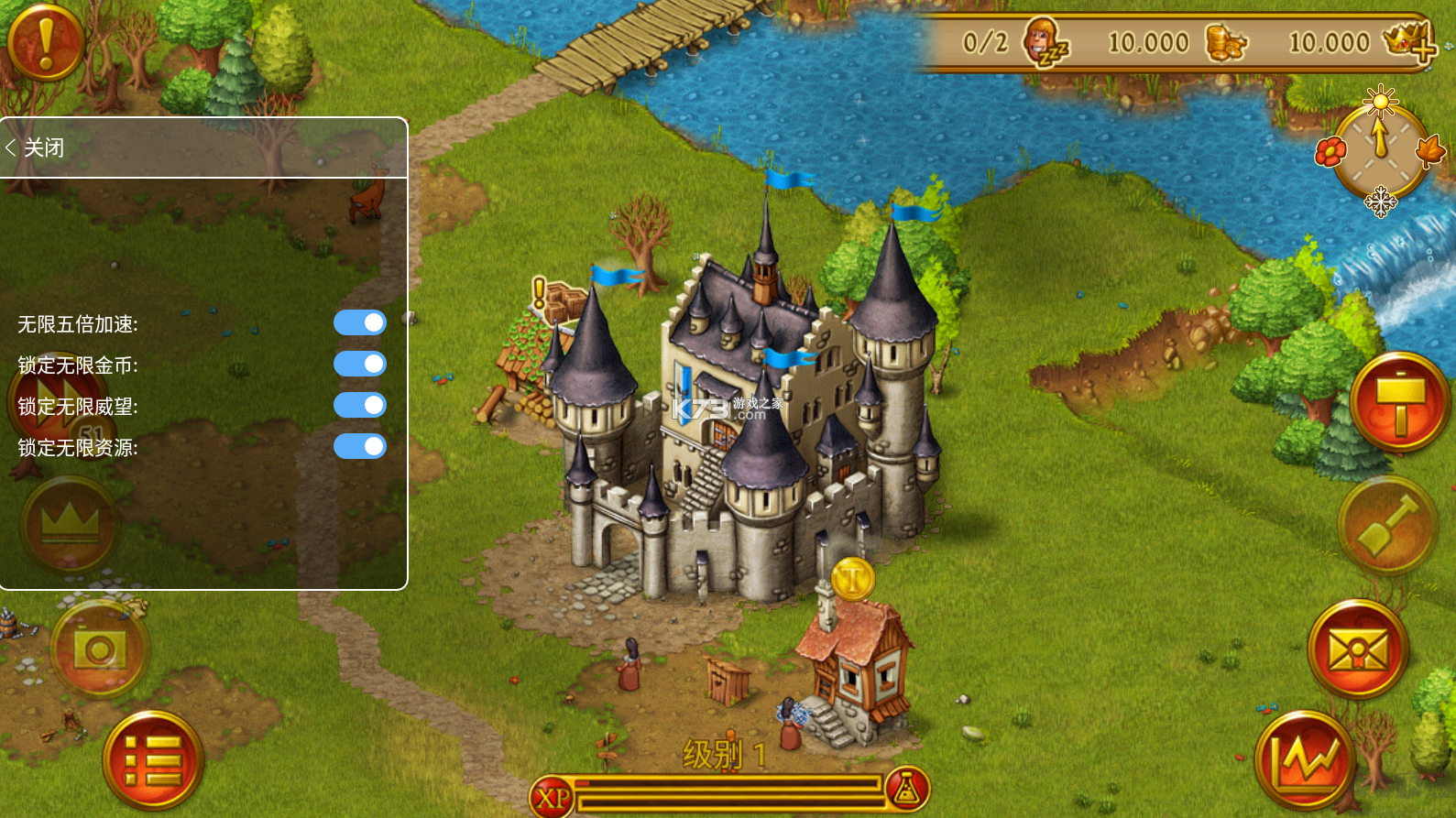The image size is (1456, 818).
Task: Close the cheat menu panel
Action: (37, 147)
